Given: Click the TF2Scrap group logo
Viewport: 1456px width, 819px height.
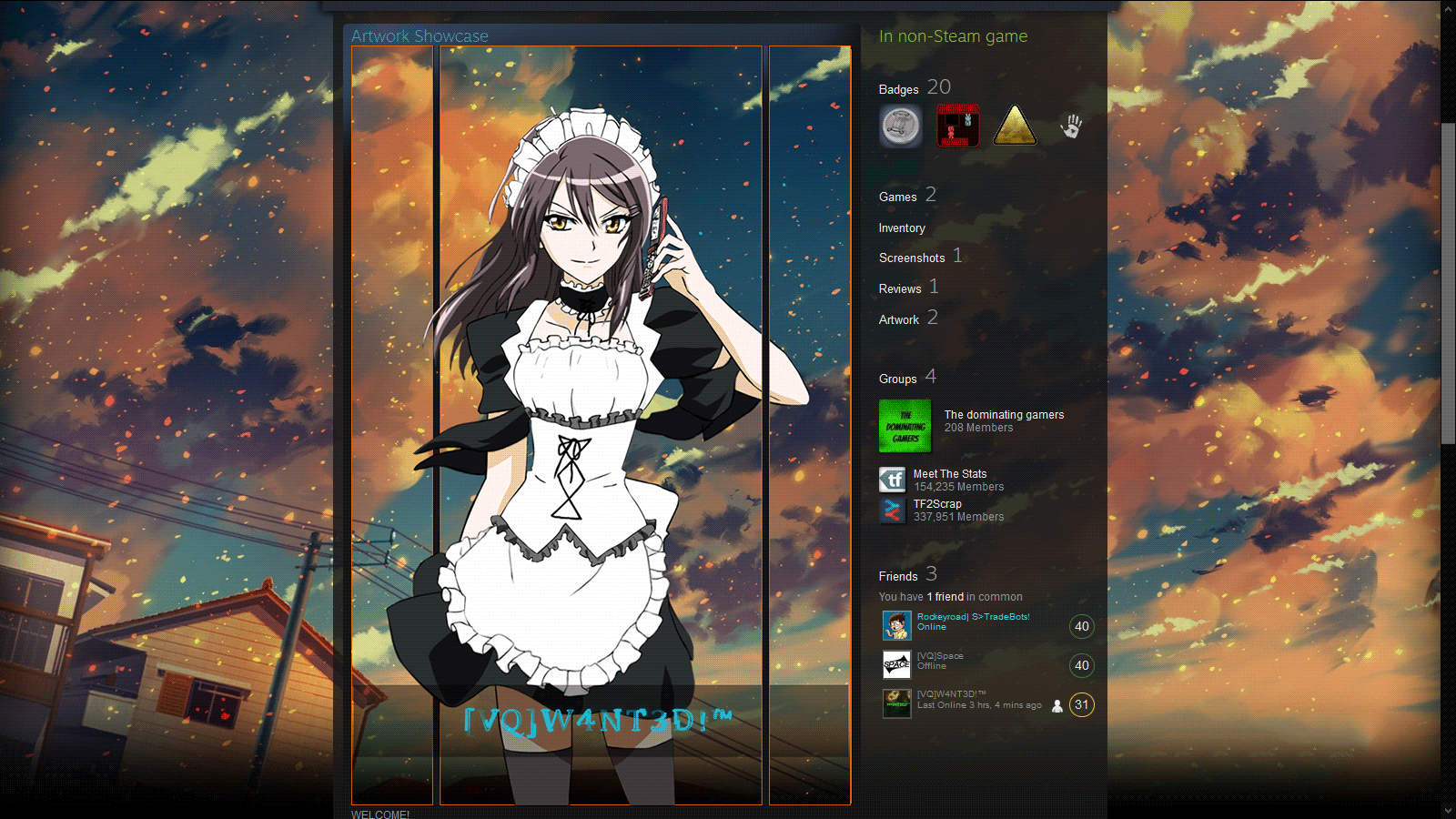Looking at the screenshot, I should click(893, 510).
